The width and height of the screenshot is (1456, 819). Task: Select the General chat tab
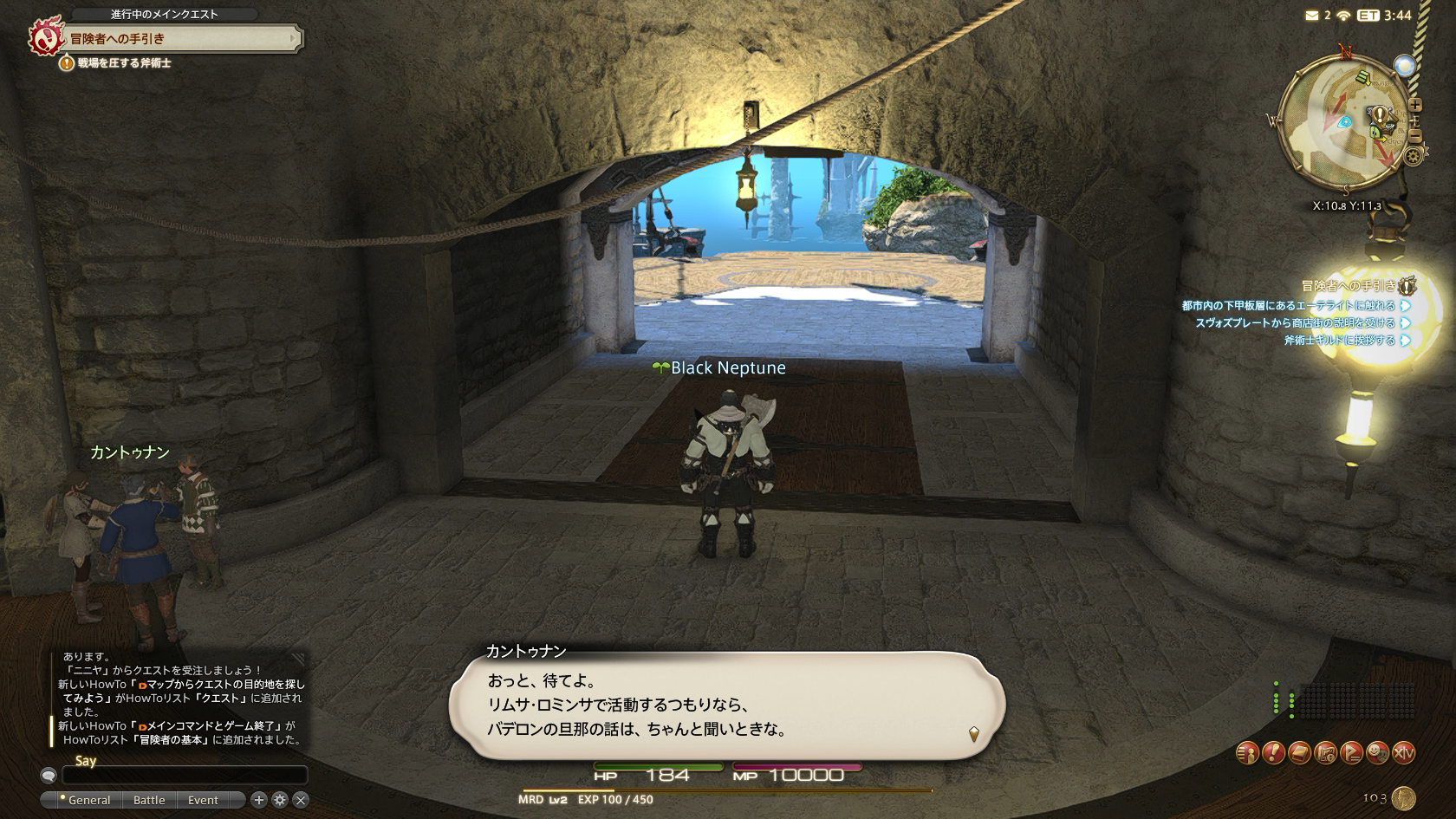88,800
